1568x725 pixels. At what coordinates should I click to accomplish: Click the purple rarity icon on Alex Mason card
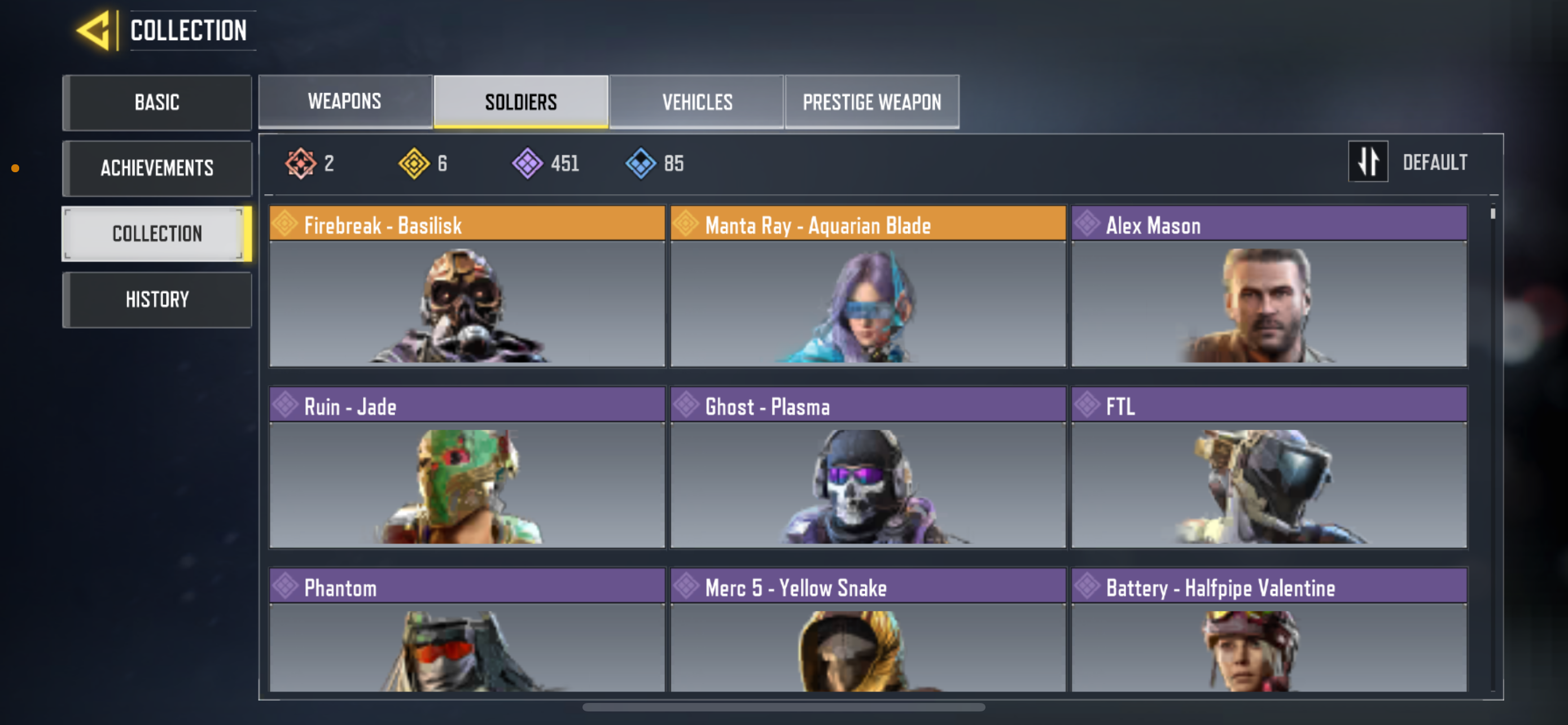pos(1087,224)
